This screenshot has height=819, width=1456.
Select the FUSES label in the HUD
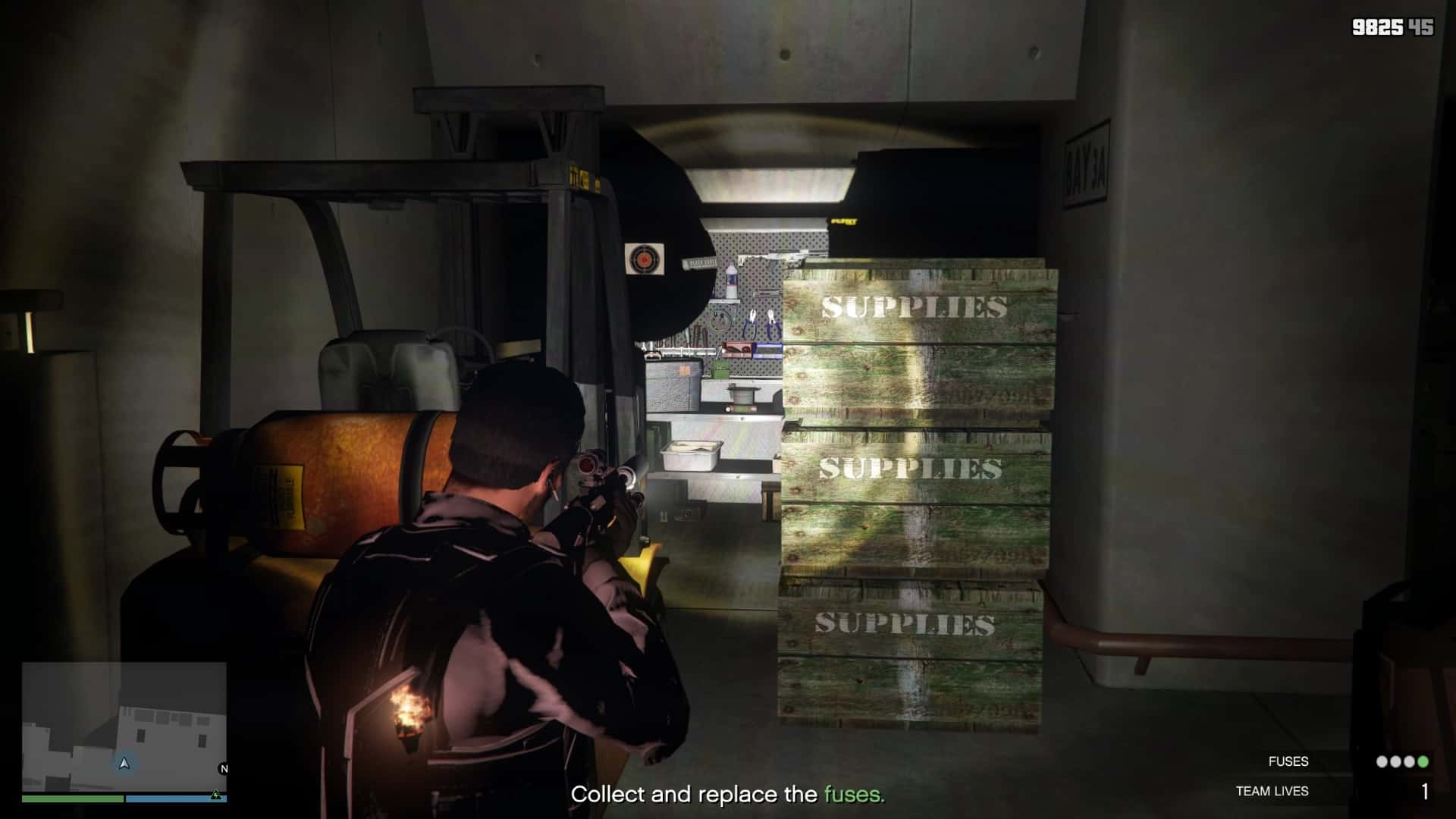1288,761
